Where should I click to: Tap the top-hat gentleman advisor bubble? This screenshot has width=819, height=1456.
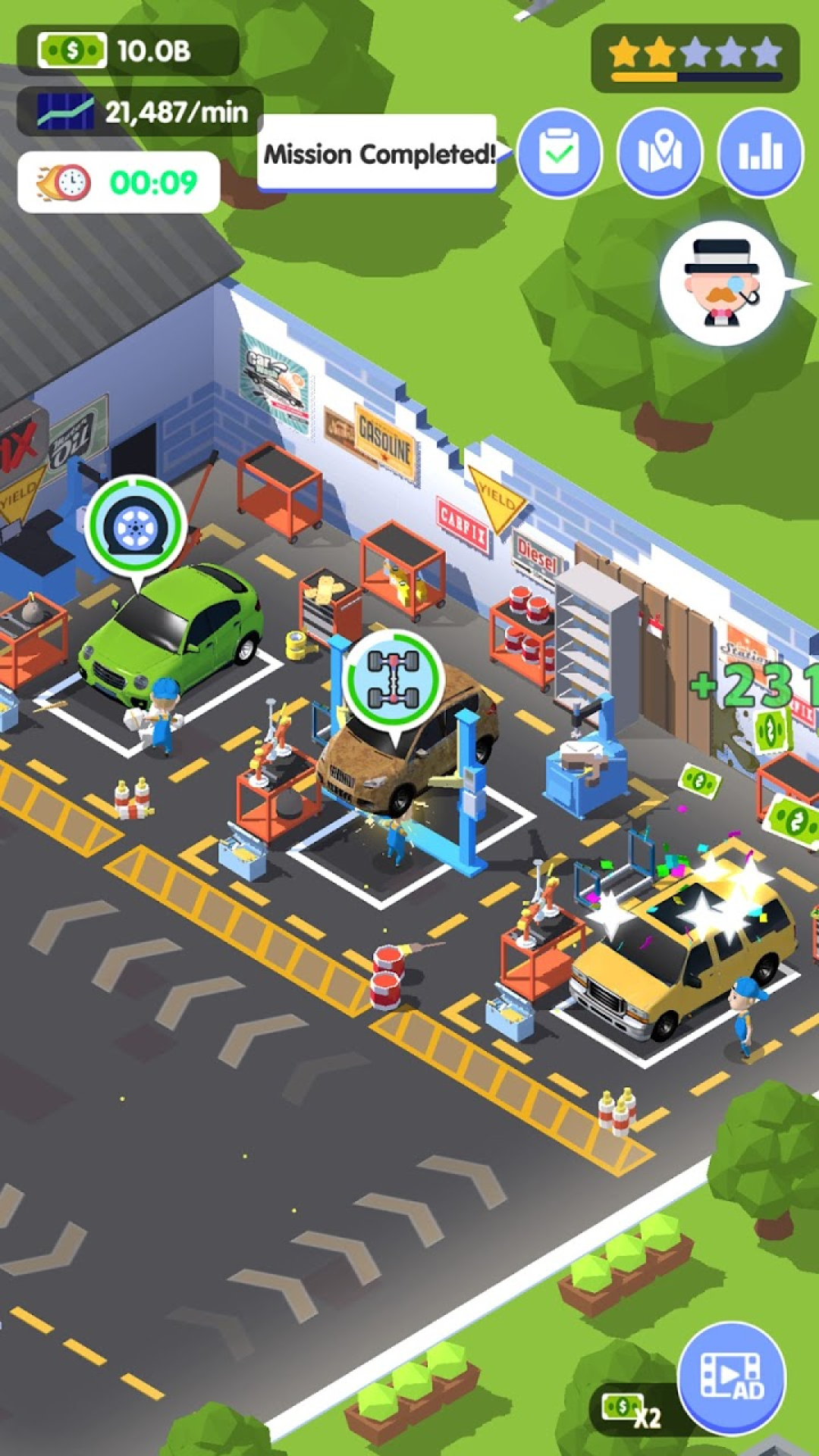tap(721, 284)
